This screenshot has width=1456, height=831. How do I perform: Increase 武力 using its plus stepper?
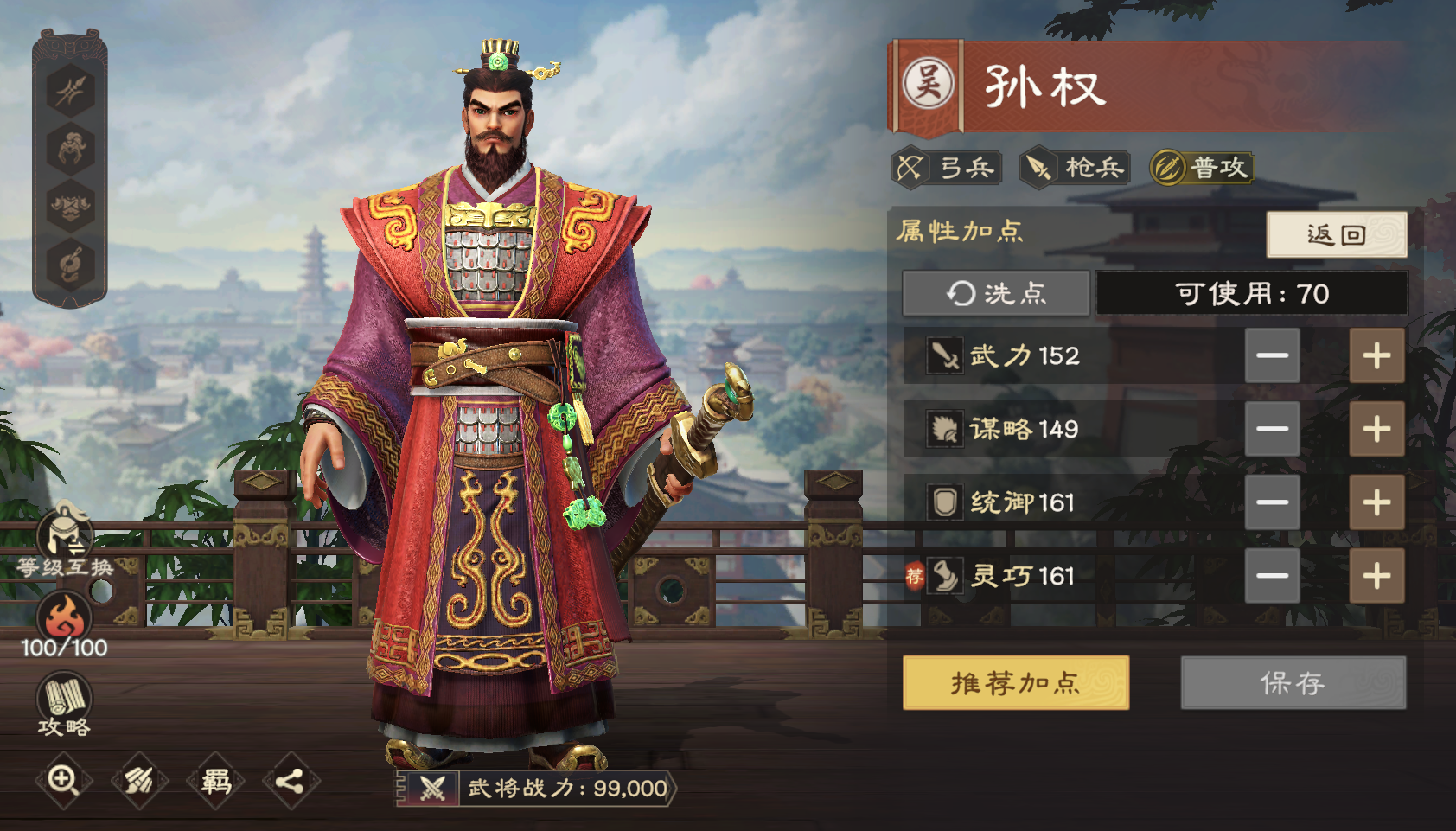1376,355
